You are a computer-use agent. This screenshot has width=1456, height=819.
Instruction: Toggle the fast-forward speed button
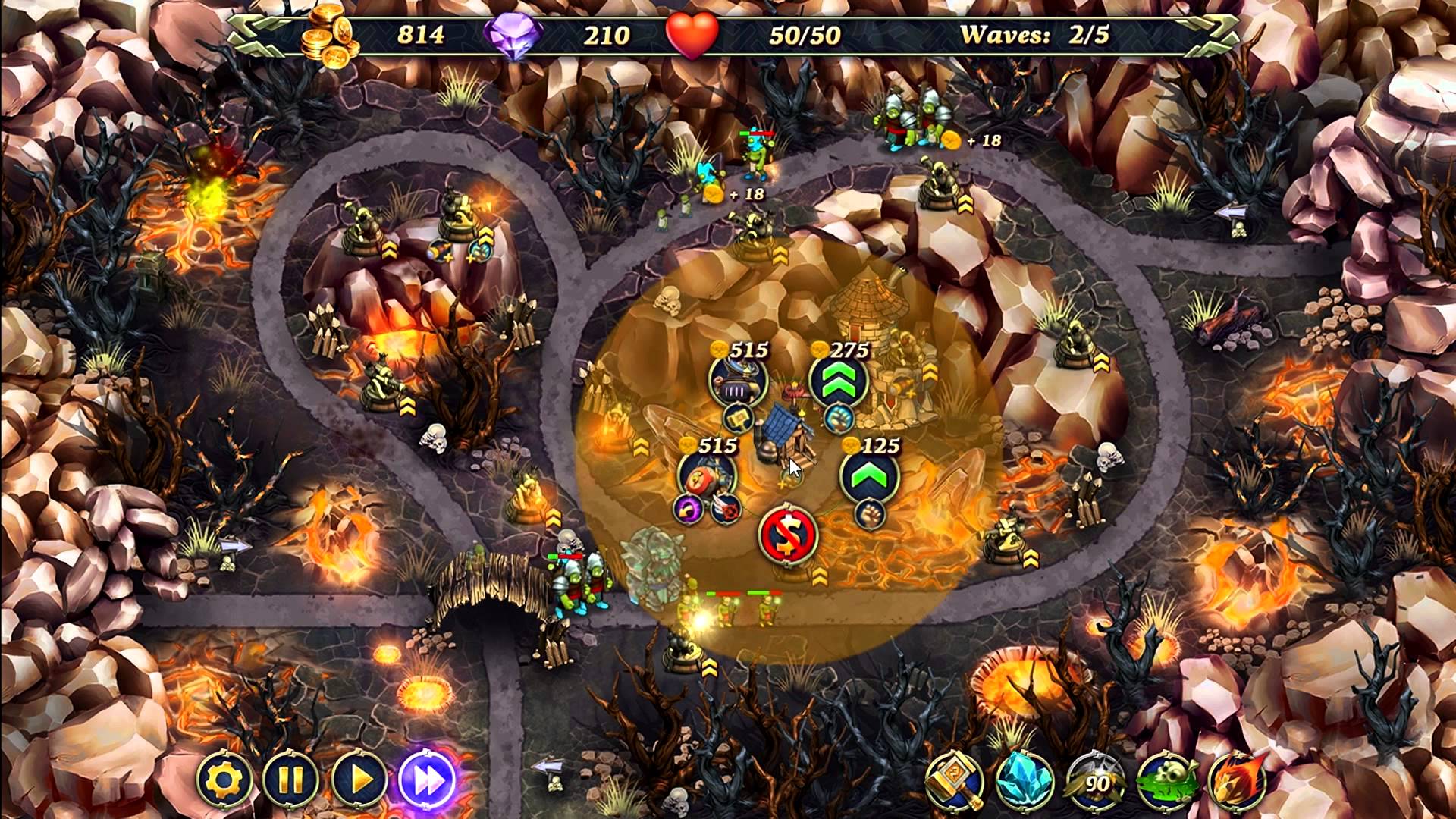[427, 780]
